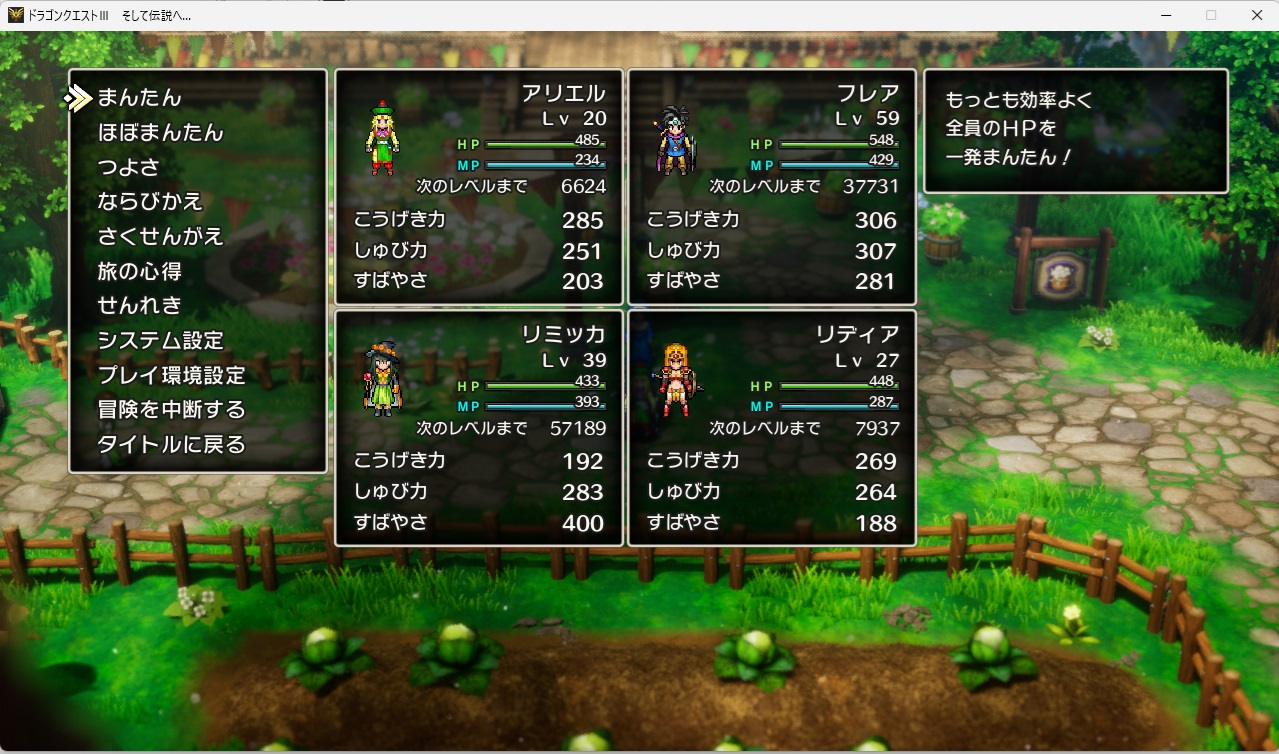
Task: Open プレイ環境設定 play environment settings
Action: 171,375
